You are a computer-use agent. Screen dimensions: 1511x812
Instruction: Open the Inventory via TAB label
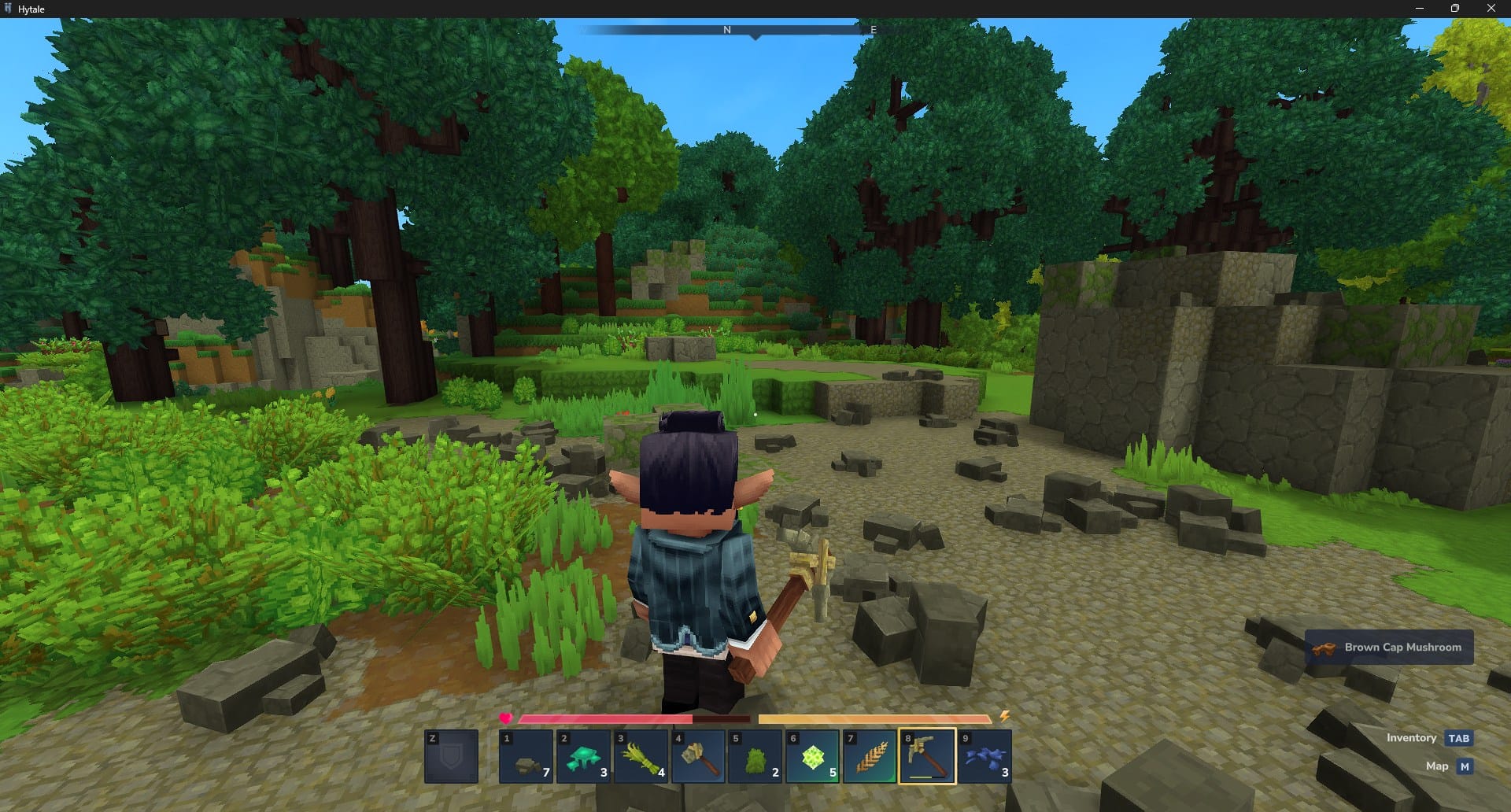pyautogui.click(x=1457, y=738)
